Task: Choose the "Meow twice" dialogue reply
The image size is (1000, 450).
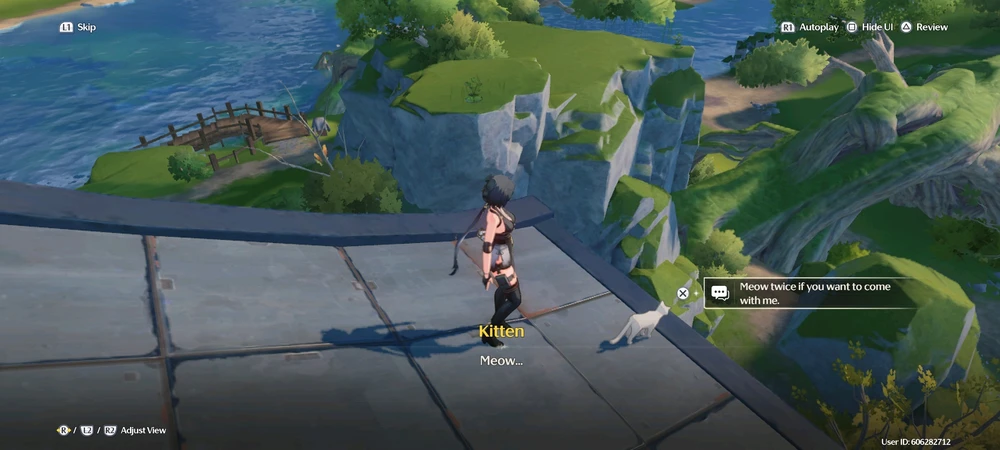Action: click(x=808, y=293)
